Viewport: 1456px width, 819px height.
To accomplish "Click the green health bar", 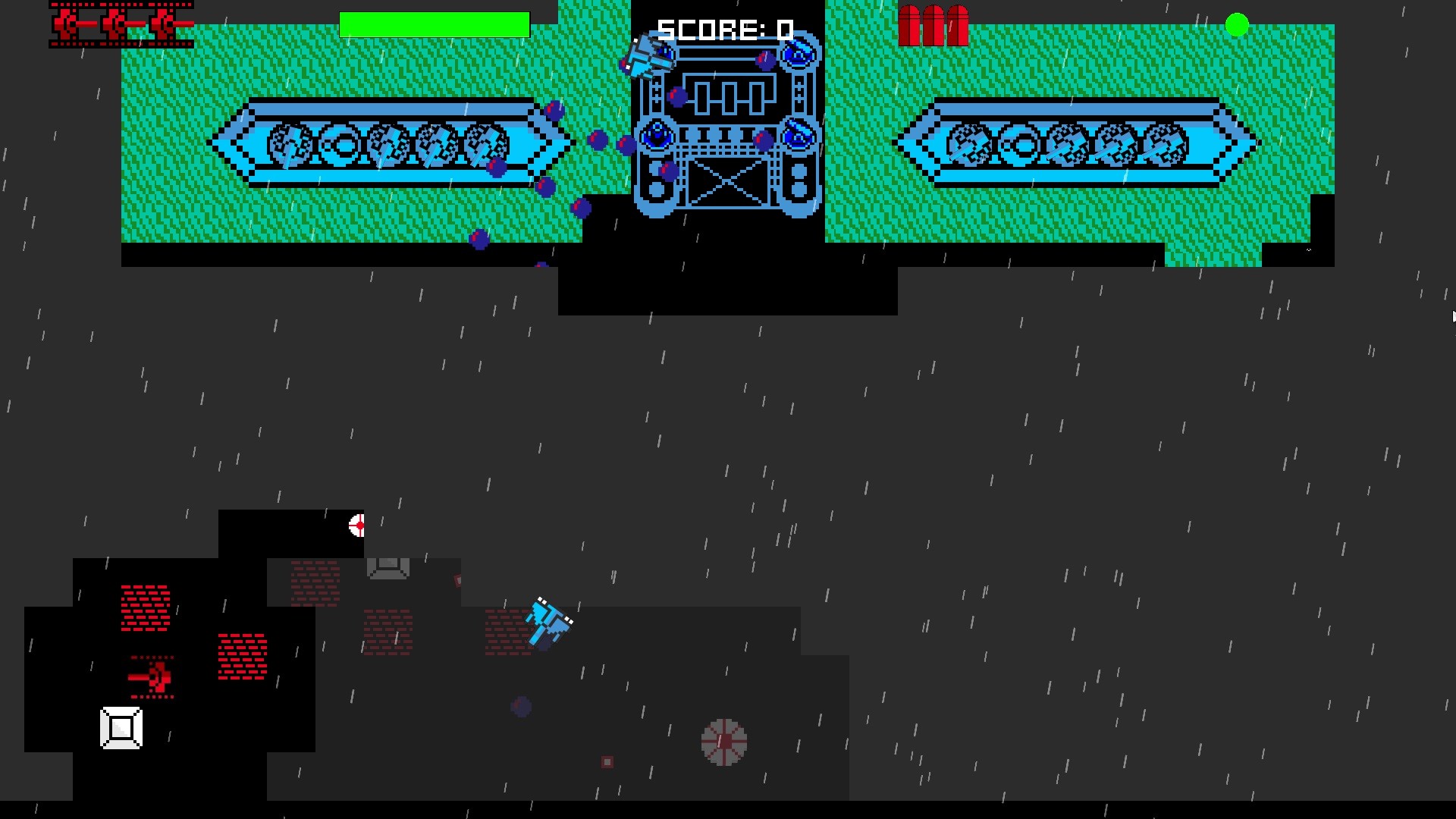I will (435, 22).
